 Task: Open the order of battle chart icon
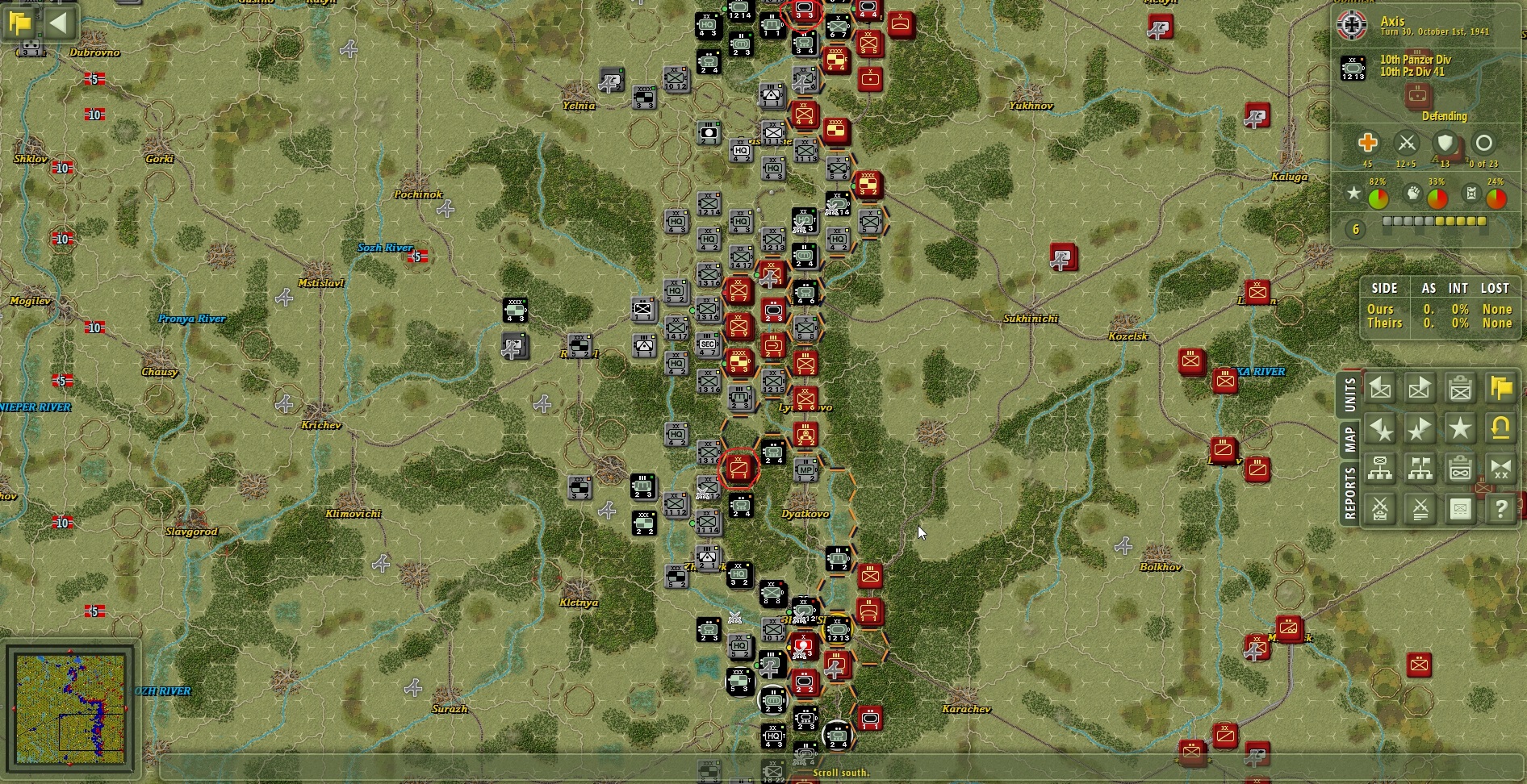coord(1381,469)
